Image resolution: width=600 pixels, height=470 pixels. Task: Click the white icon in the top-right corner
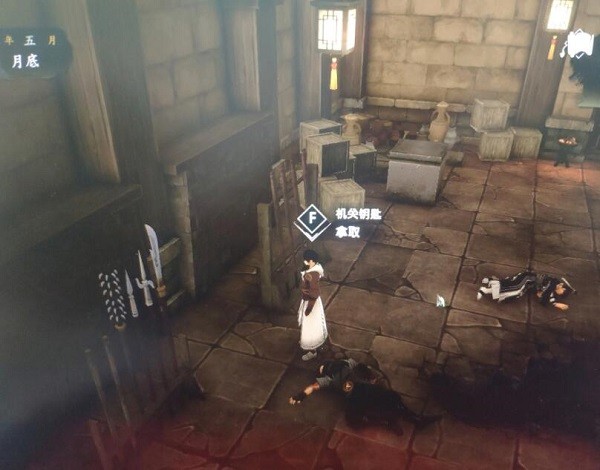580,45
